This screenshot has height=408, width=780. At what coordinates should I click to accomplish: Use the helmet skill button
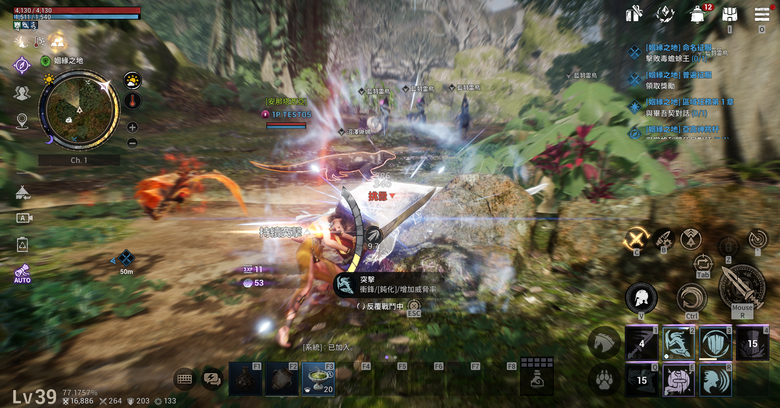[x=641, y=297]
